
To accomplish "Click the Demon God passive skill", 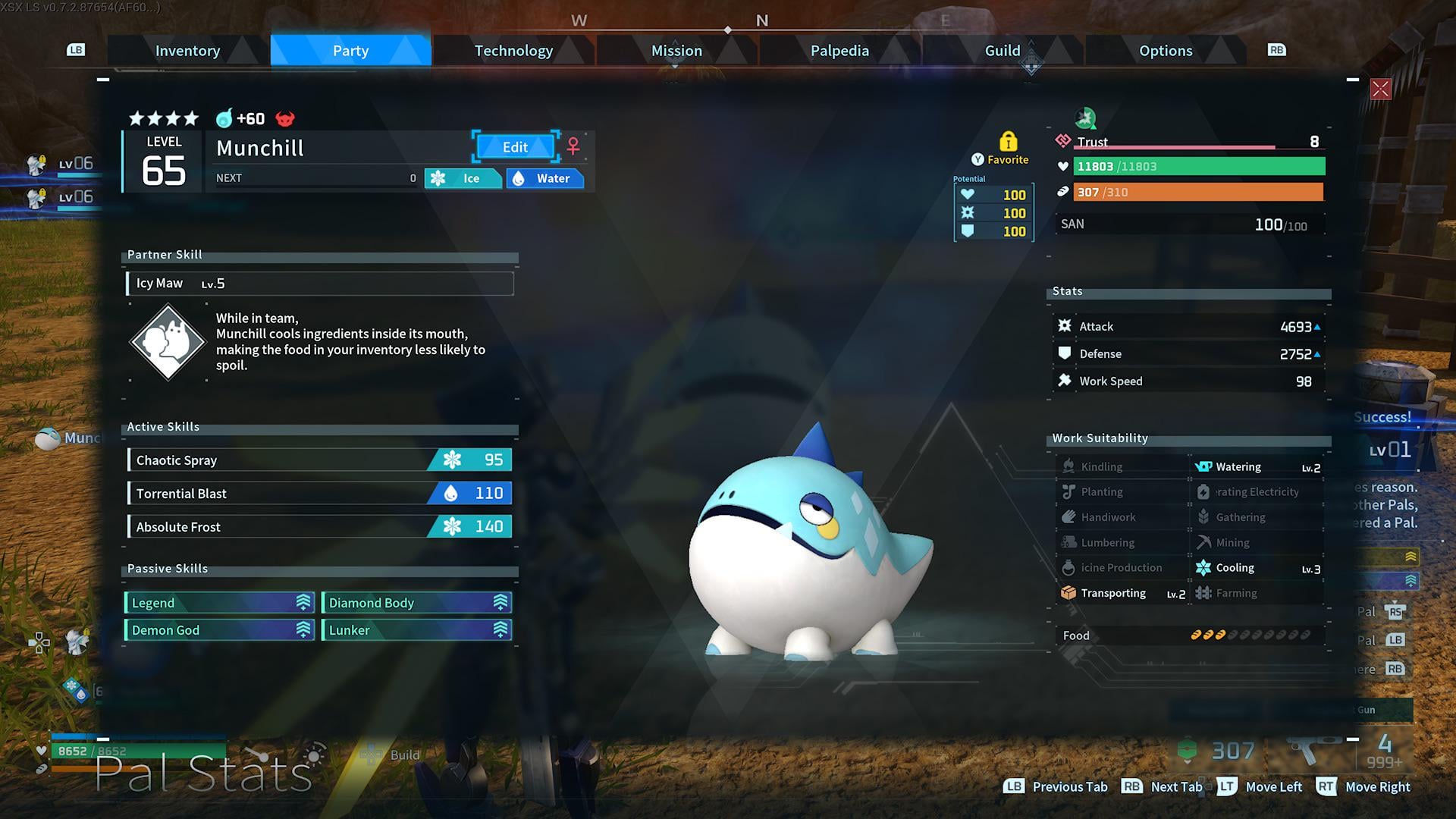I will [219, 630].
